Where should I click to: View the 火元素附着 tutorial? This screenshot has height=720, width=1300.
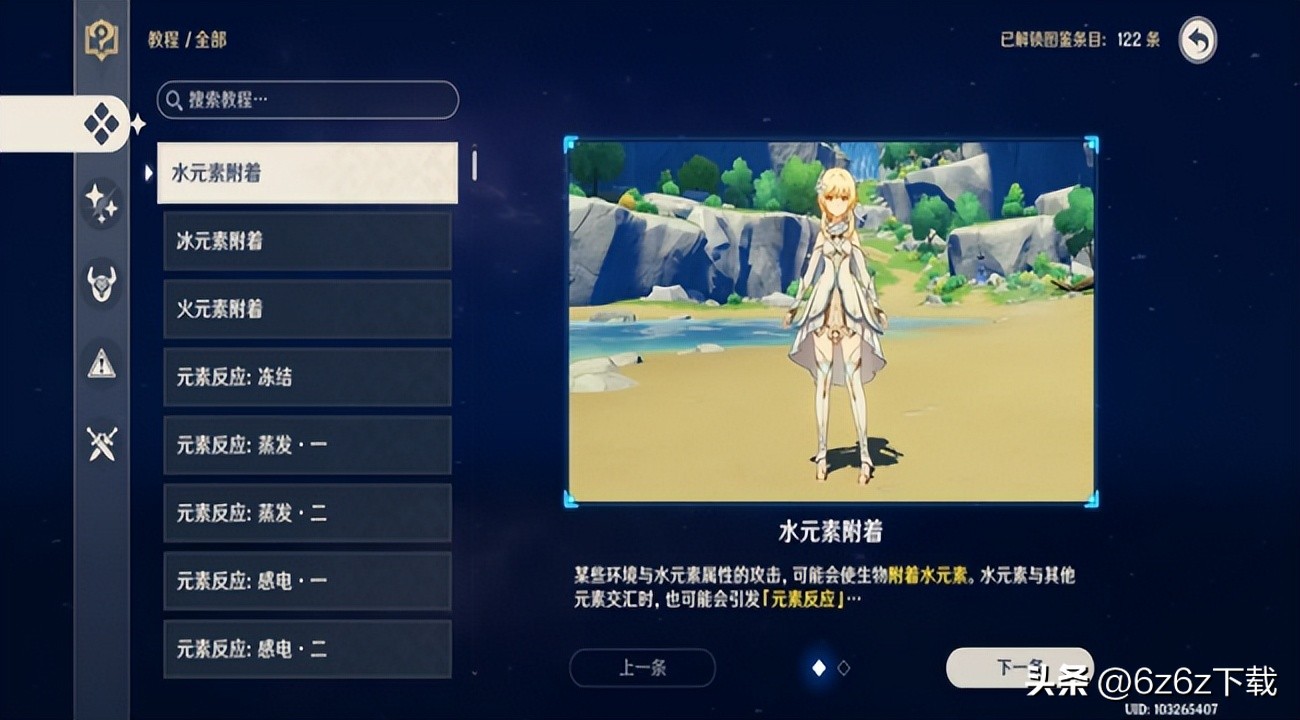(x=306, y=308)
